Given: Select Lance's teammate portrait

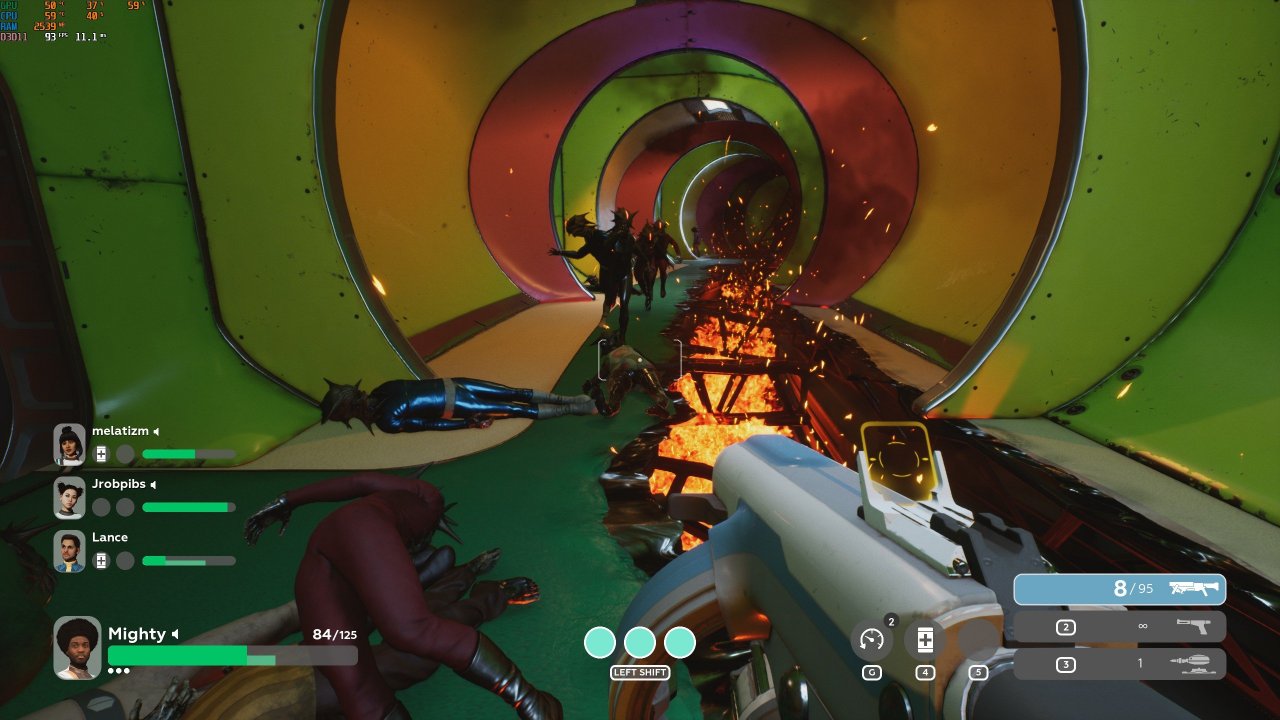Looking at the screenshot, I should click(70, 551).
